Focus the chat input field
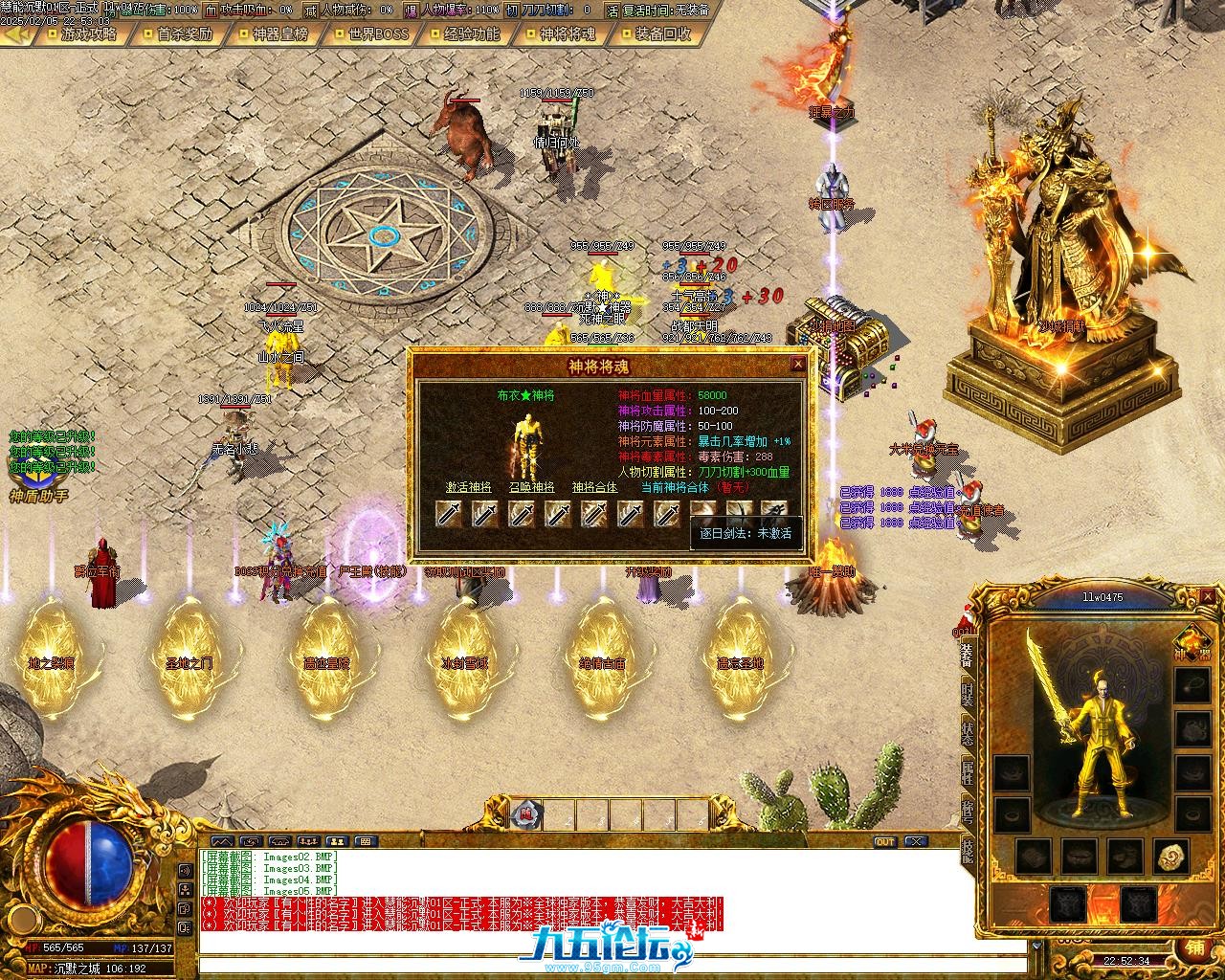This screenshot has width=1225, height=980. (x=612, y=965)
